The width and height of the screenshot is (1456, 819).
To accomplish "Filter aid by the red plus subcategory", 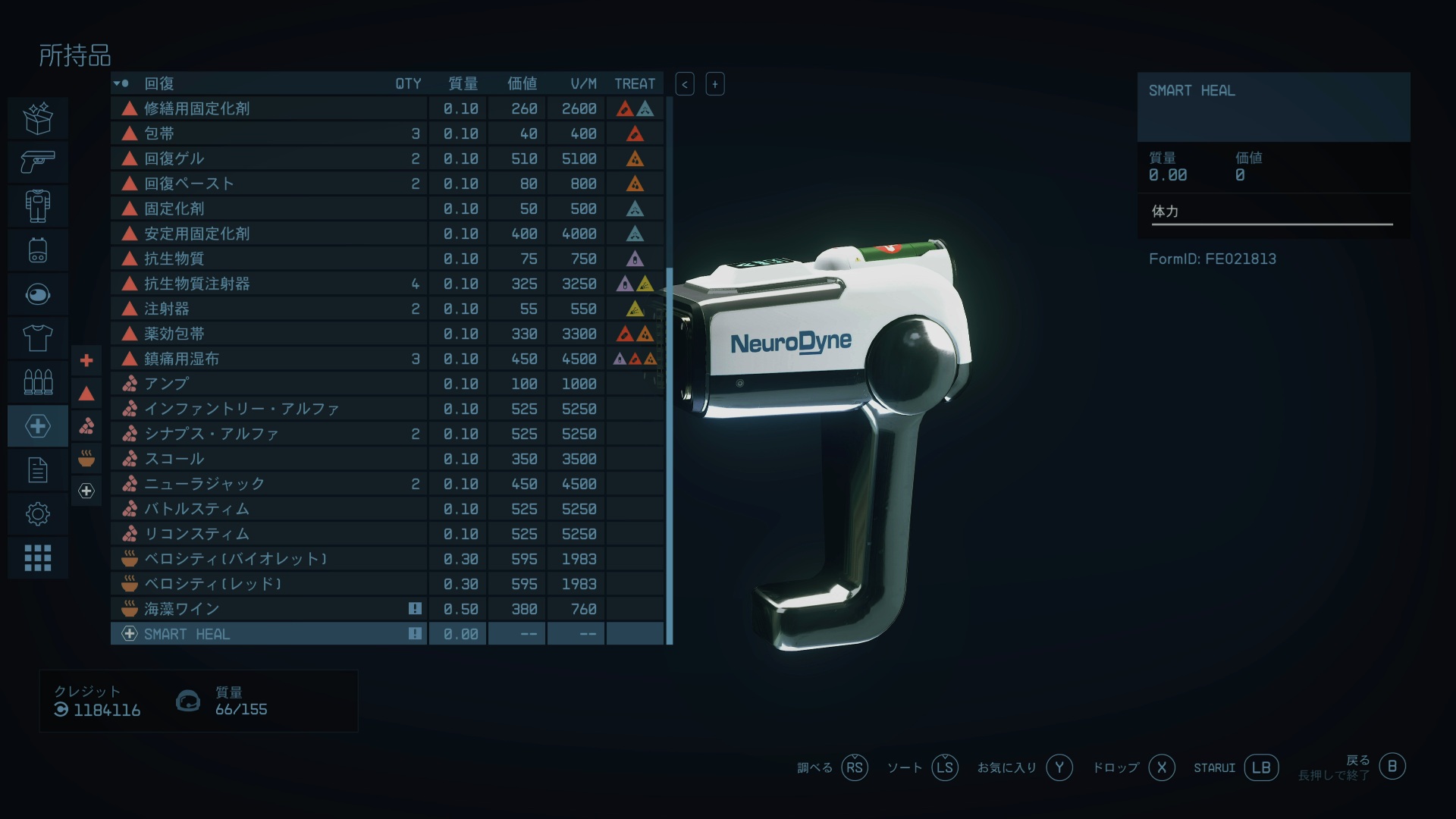I will [x=86, y=360].
